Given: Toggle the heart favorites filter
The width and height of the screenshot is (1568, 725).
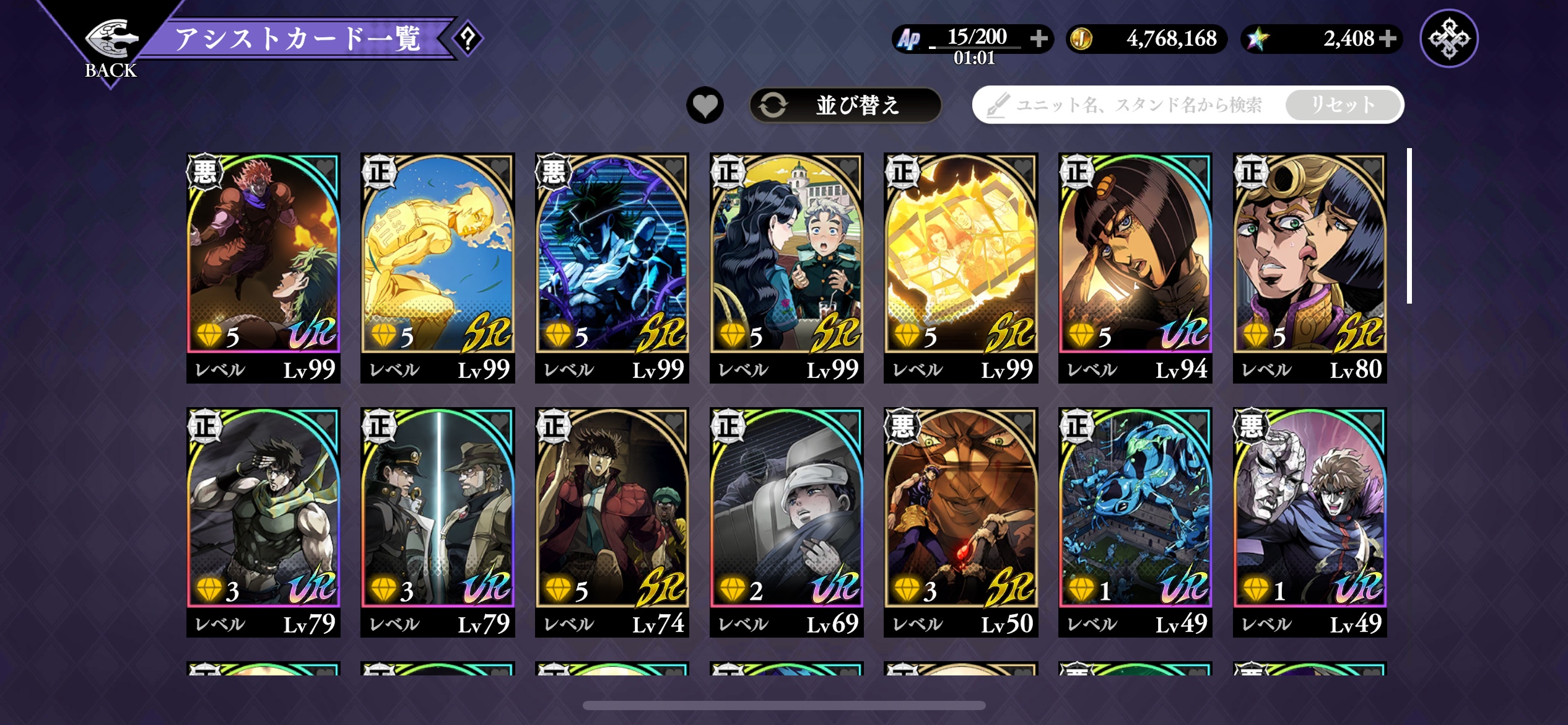Looking at the screenshot, I should 705,105.
